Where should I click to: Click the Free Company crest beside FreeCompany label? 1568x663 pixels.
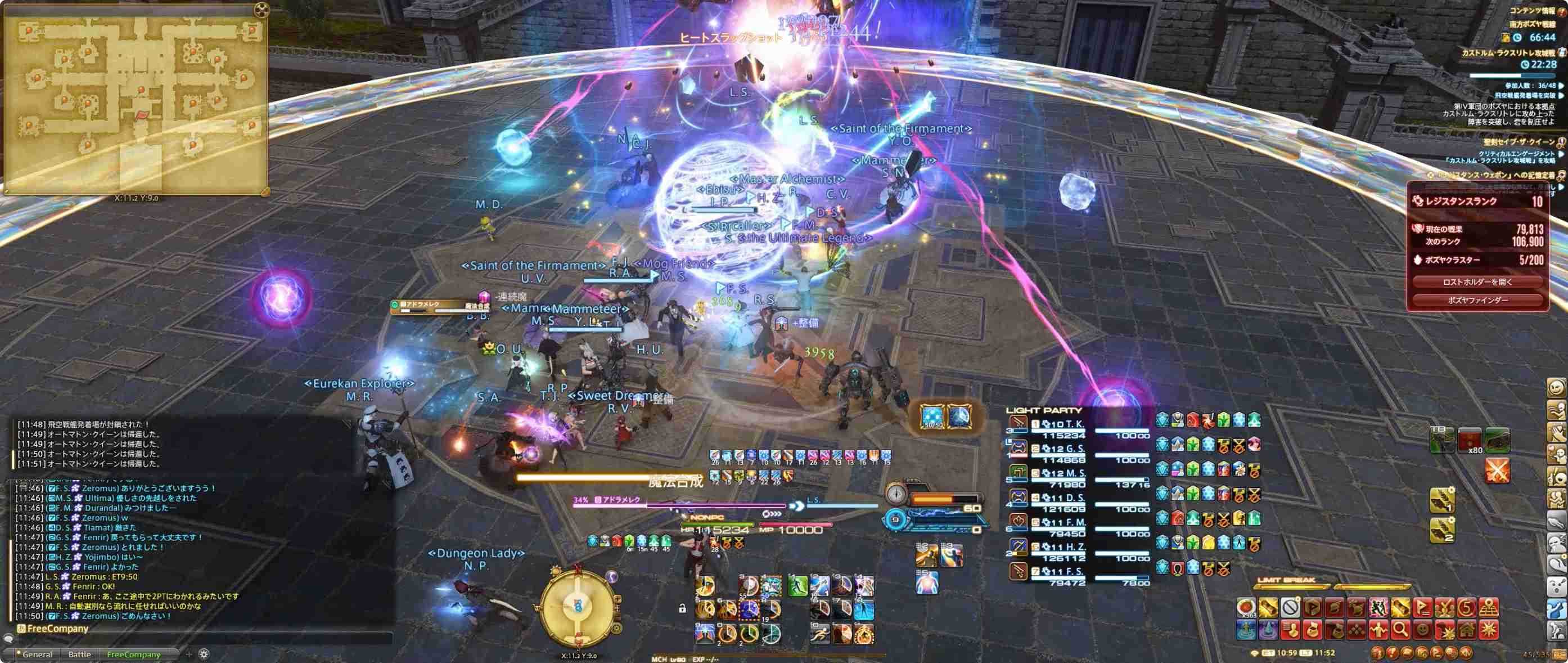(x=21, y=628)
